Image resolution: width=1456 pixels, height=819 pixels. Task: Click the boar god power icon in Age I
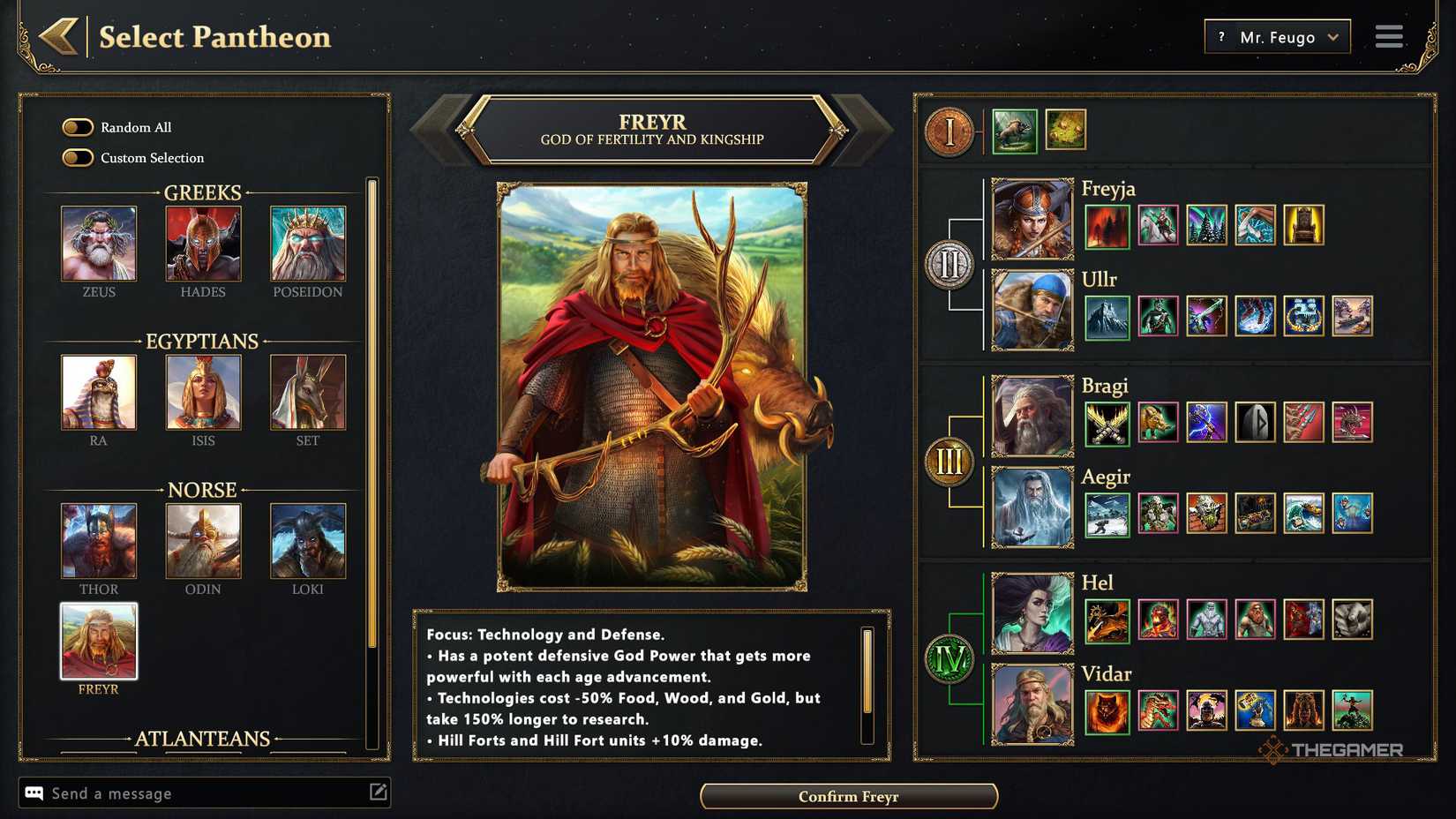click(x=1014, y=131)
